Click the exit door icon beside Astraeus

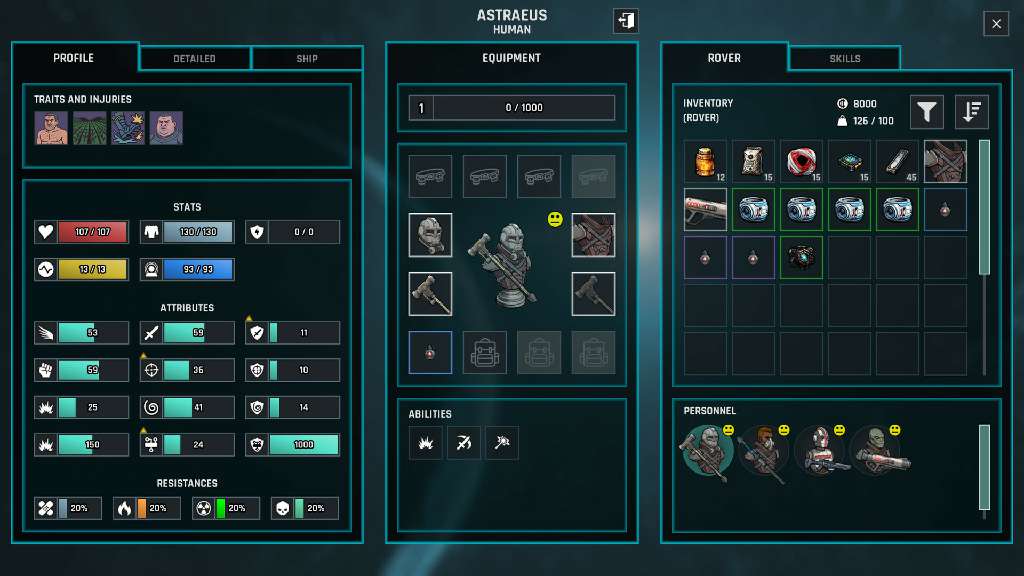point(625,21)
